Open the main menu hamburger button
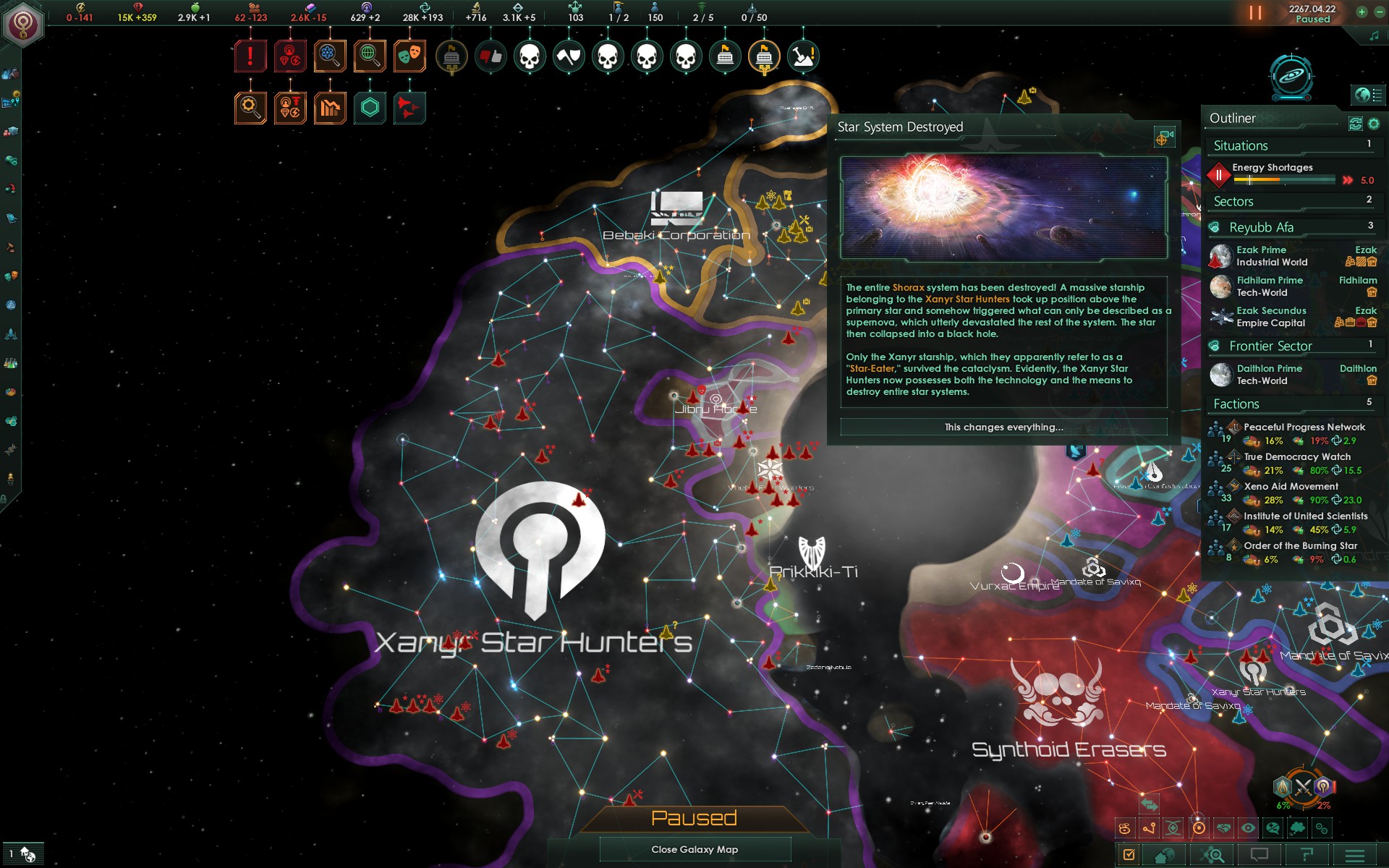The image size is (1389, 868). [x=1354, y=855]
